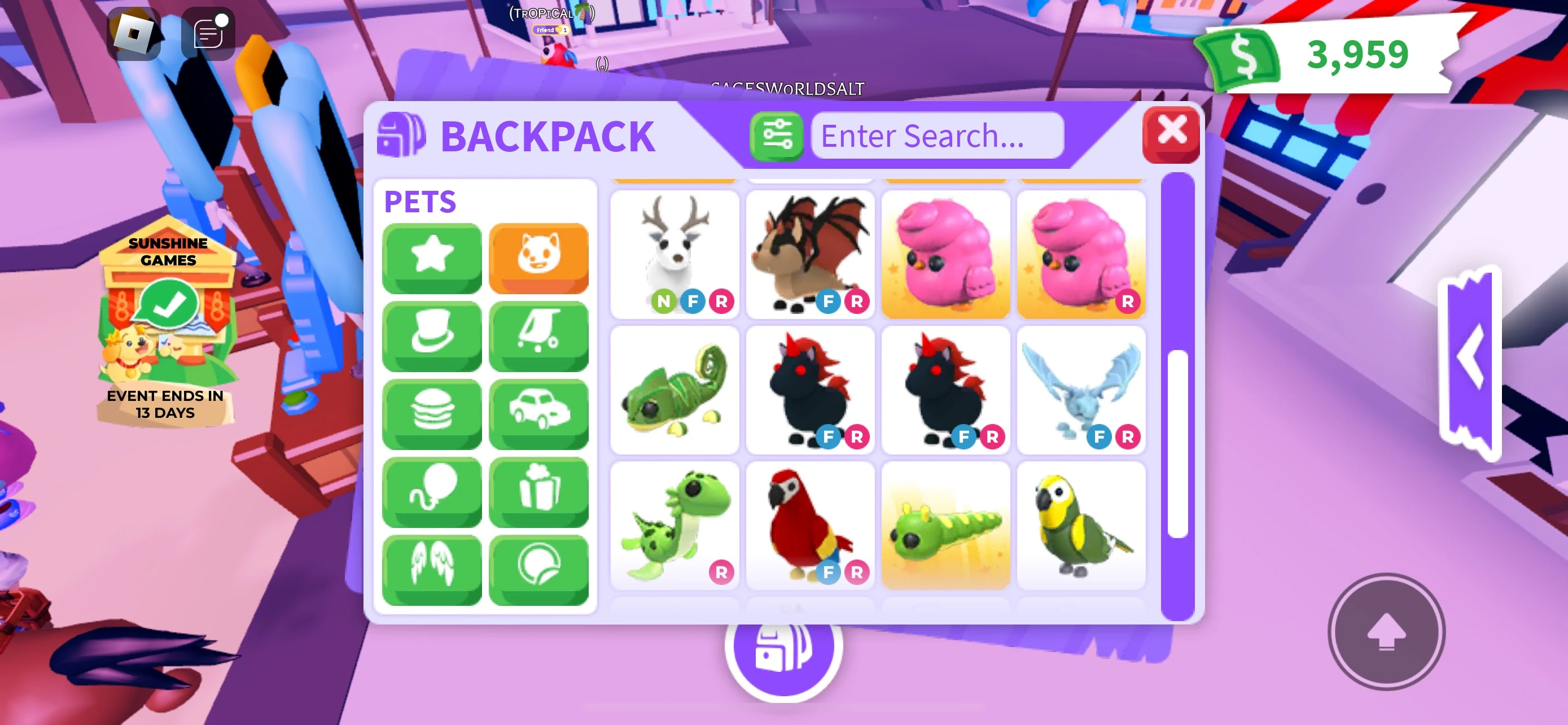Image resolution: width=1568 pixels, height=725 pixels.
Task: Select the orange pets category icon
Action: click(539, 257)
